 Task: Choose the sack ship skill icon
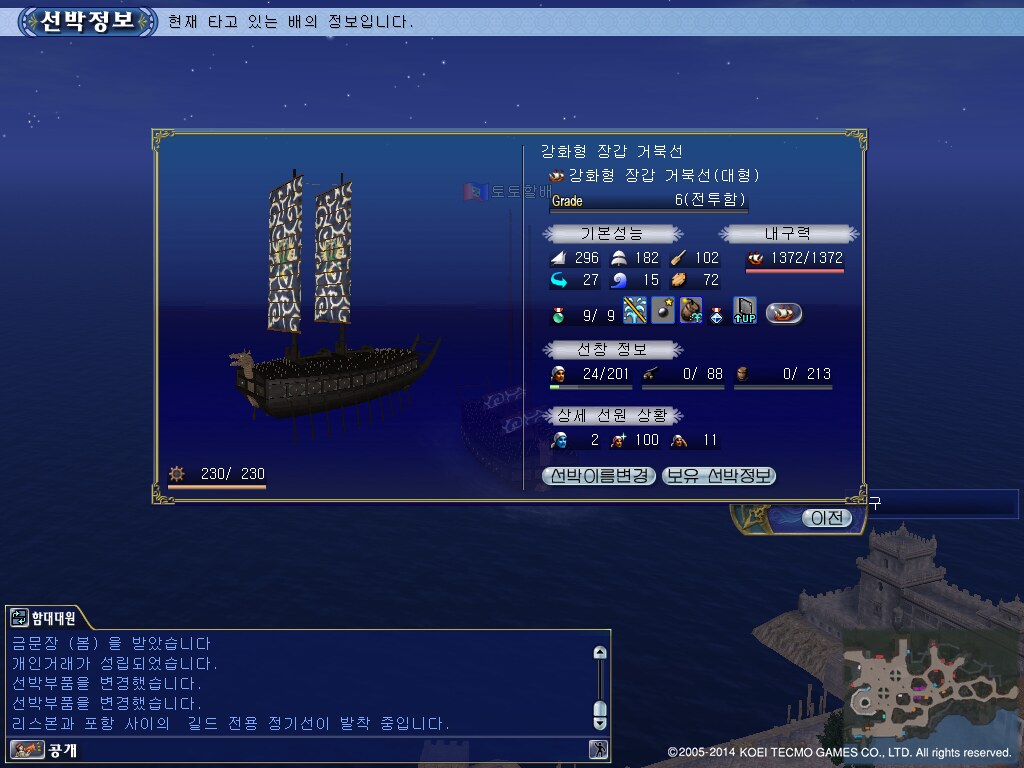(x=690, y=311)
